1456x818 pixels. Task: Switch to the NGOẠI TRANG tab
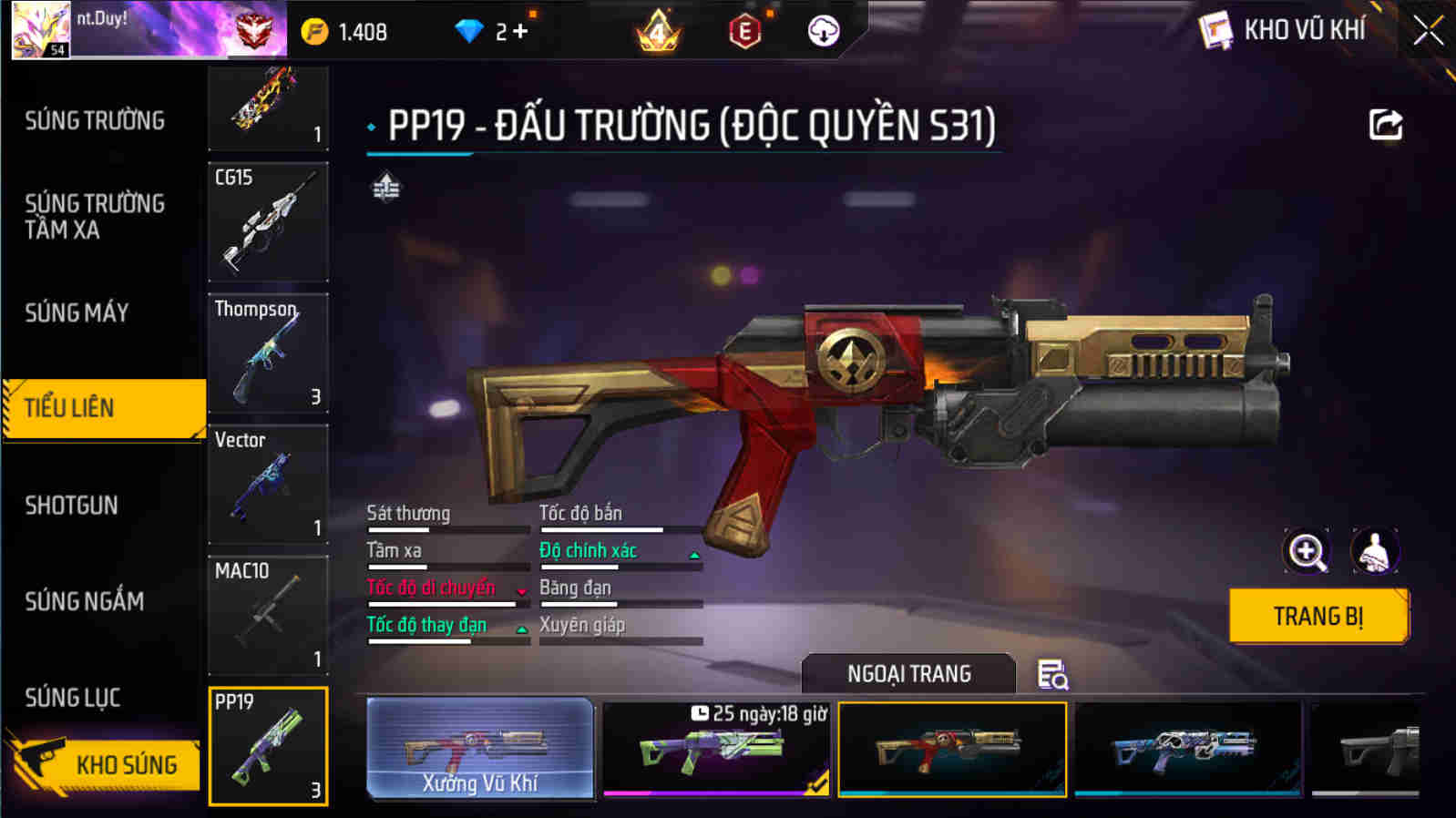(x=908, y=673)
